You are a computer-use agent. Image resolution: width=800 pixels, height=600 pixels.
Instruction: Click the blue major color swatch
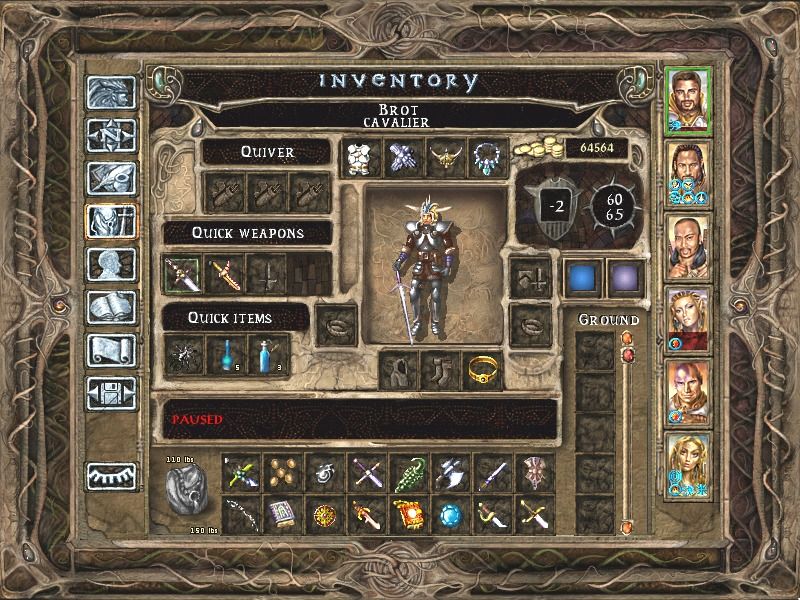(x=581, y=277)
